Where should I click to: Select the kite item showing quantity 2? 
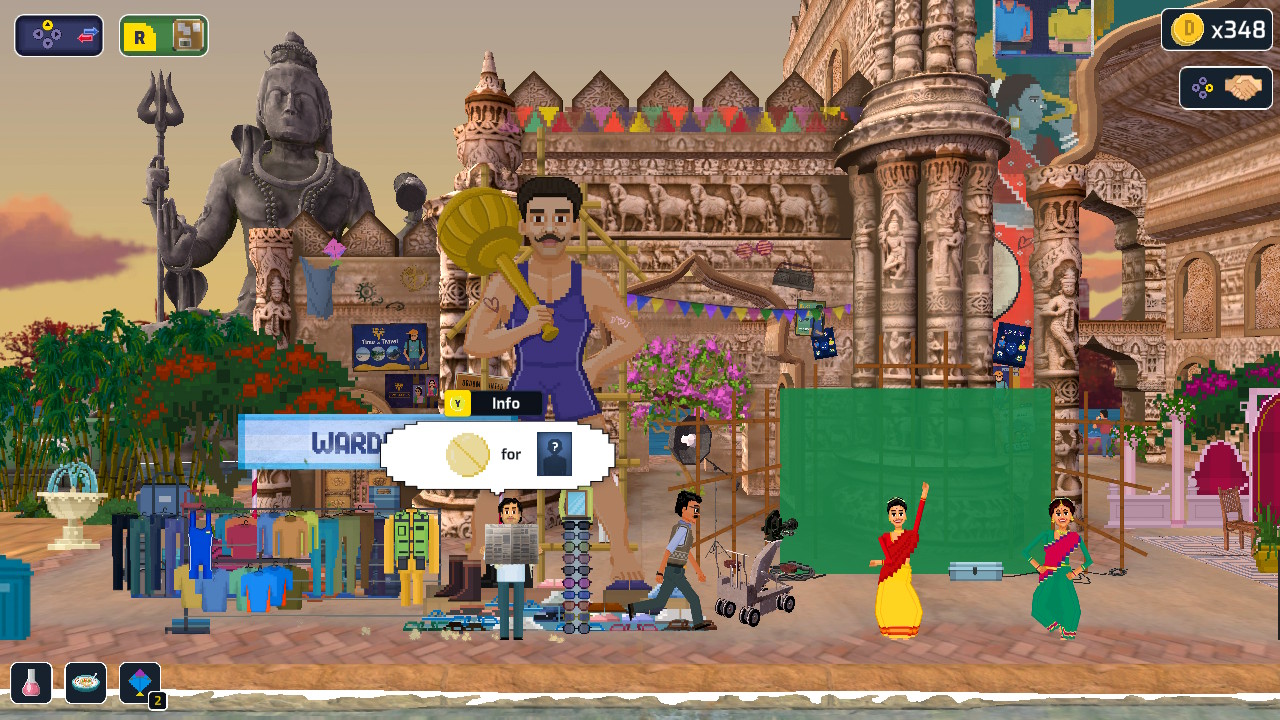pos(140,683)
